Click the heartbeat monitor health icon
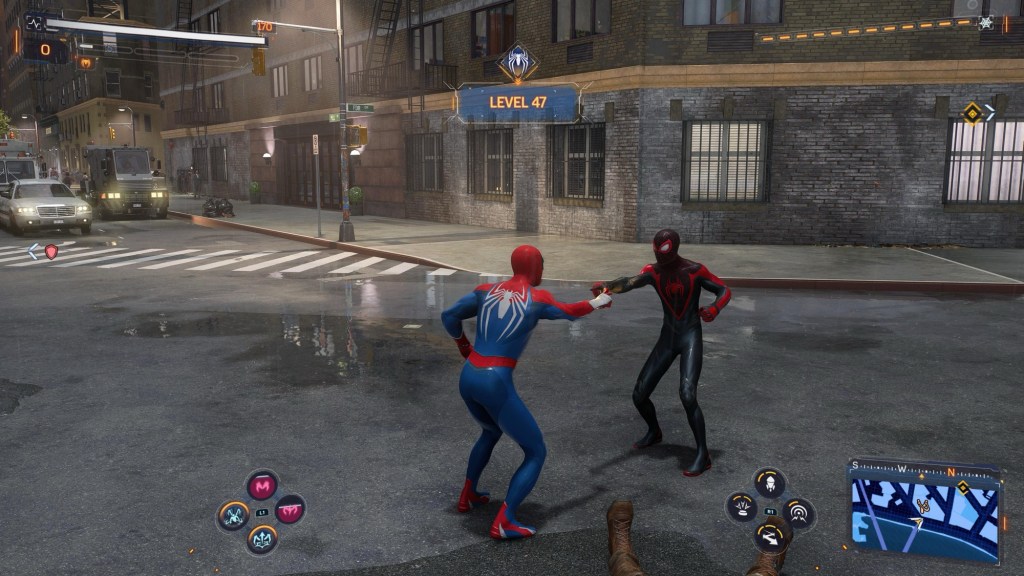1024x576 pixels. (x=36, y=20)
